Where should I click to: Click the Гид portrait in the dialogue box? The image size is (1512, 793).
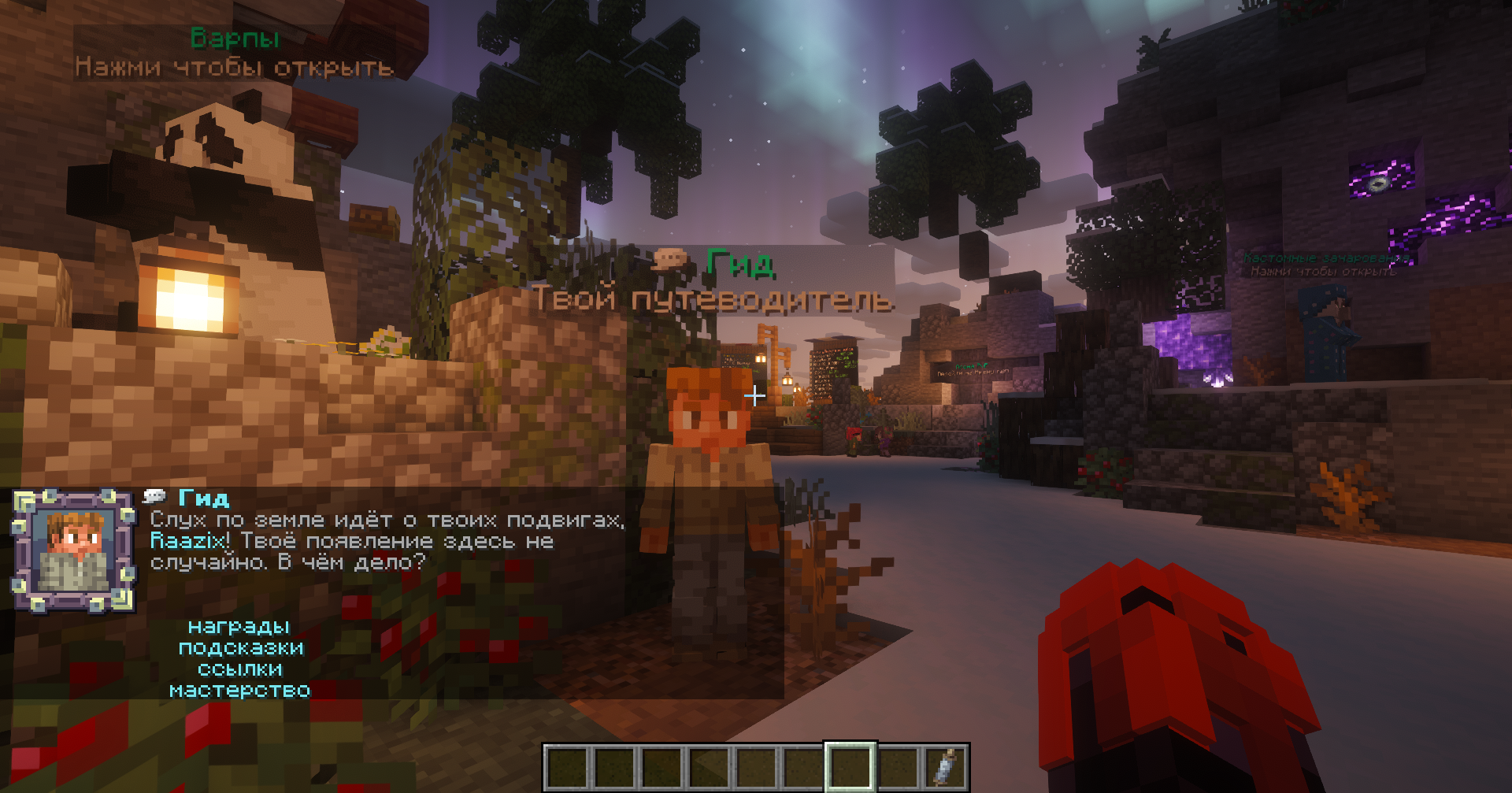pos(74,551)
